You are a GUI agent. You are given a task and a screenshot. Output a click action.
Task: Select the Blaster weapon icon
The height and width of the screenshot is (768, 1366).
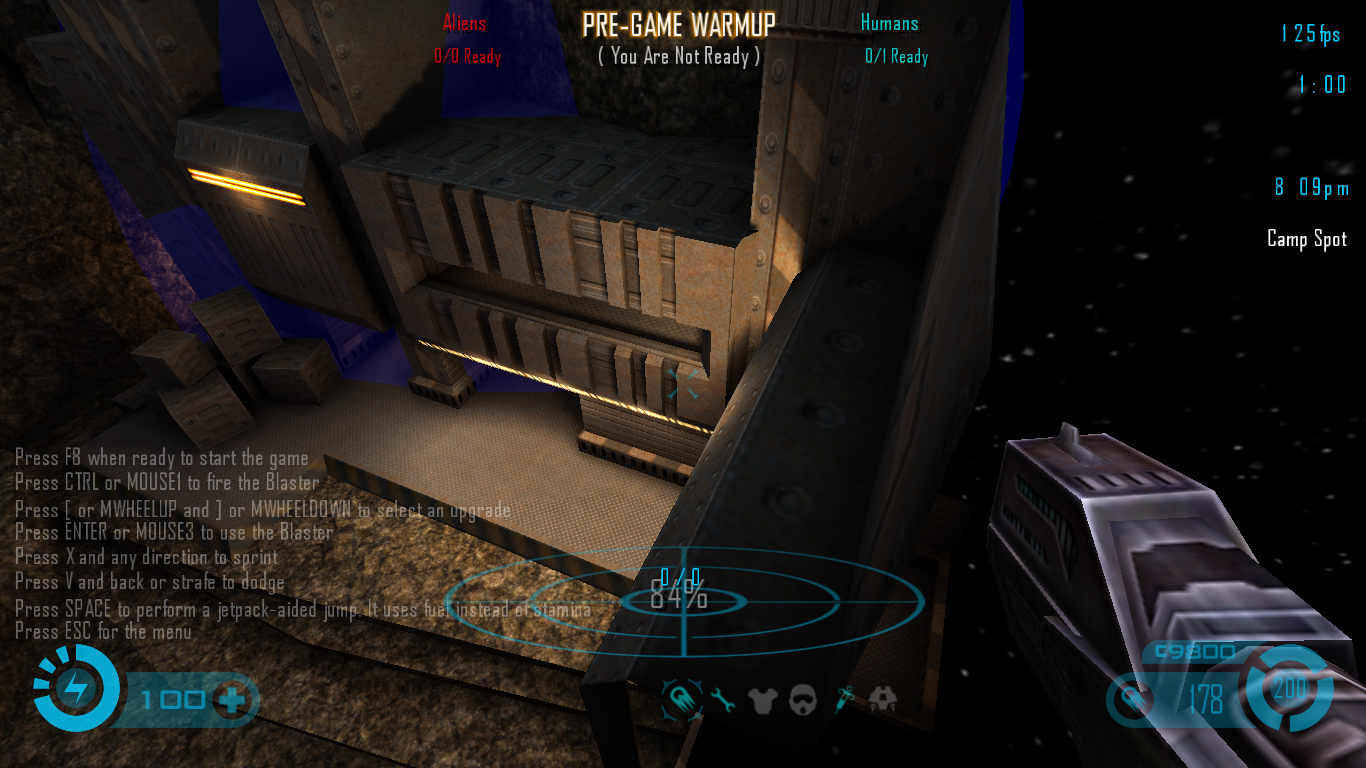[680, 698]
